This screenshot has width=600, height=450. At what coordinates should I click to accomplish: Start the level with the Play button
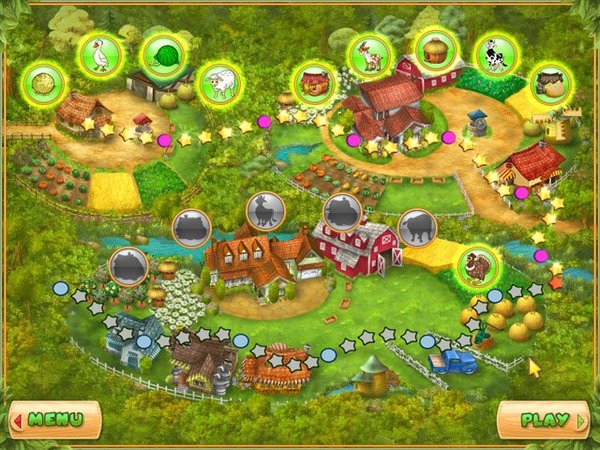point(543,419)
